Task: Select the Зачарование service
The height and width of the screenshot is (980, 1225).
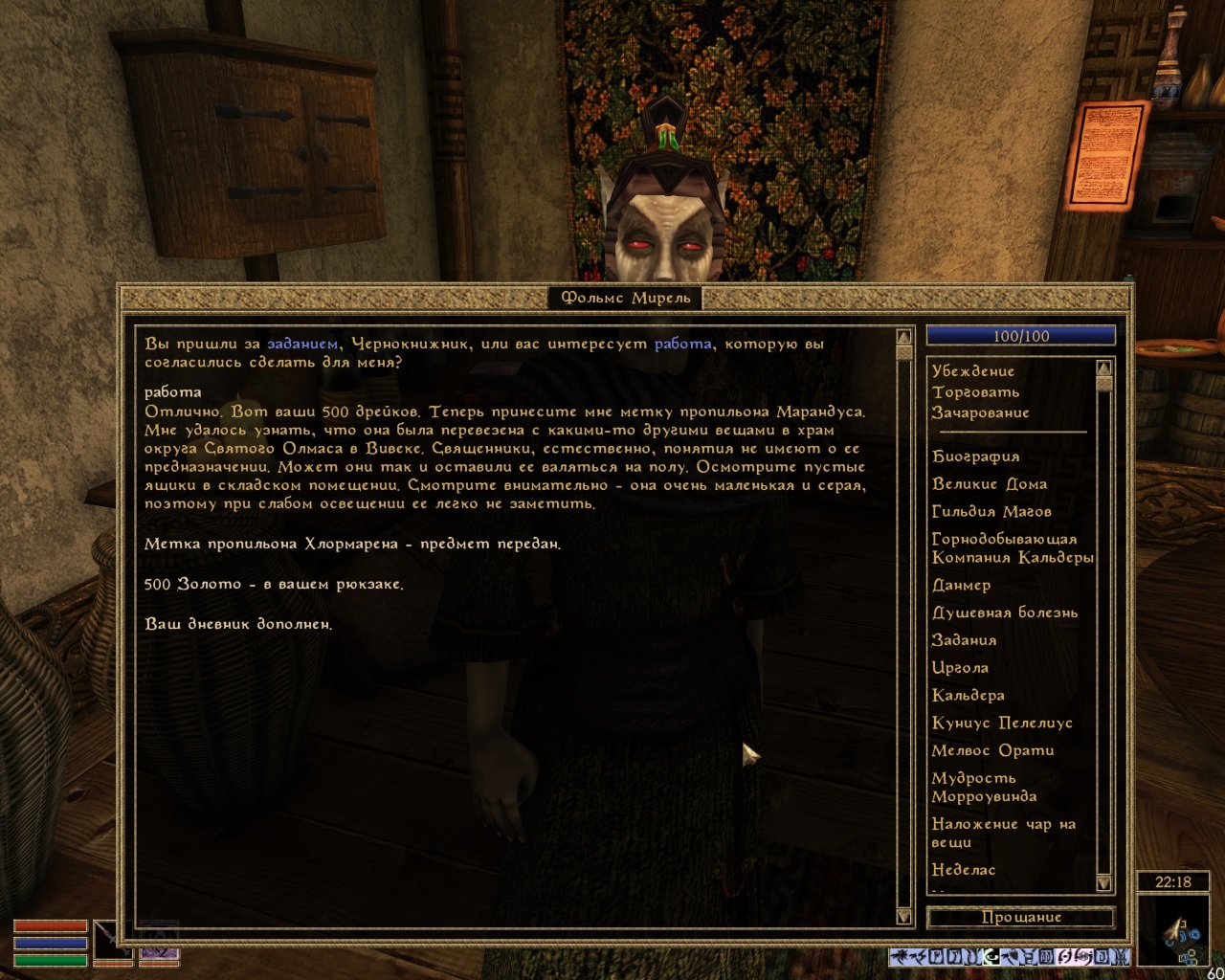Action: (x=981, y=412)
